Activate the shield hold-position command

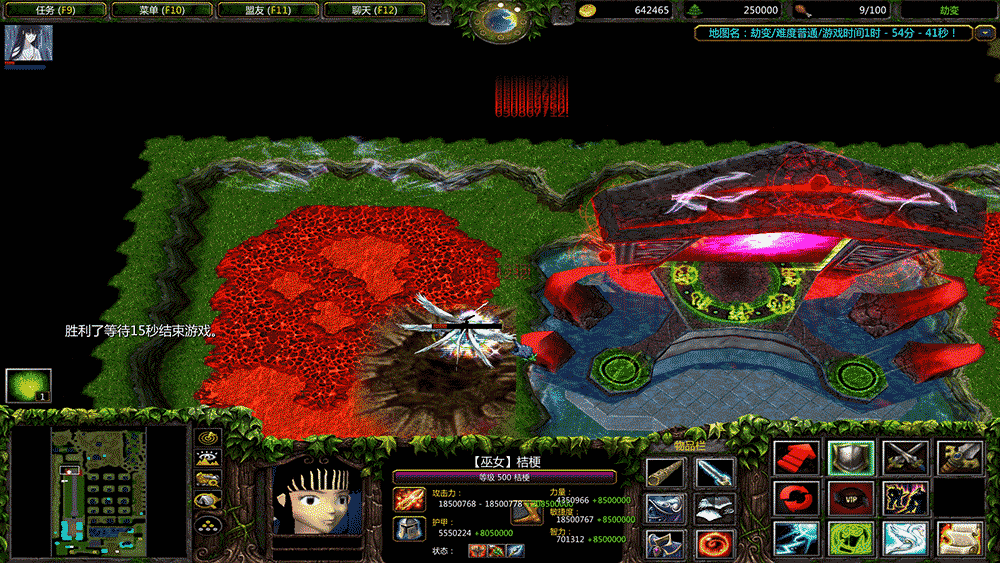pos(851,458)
